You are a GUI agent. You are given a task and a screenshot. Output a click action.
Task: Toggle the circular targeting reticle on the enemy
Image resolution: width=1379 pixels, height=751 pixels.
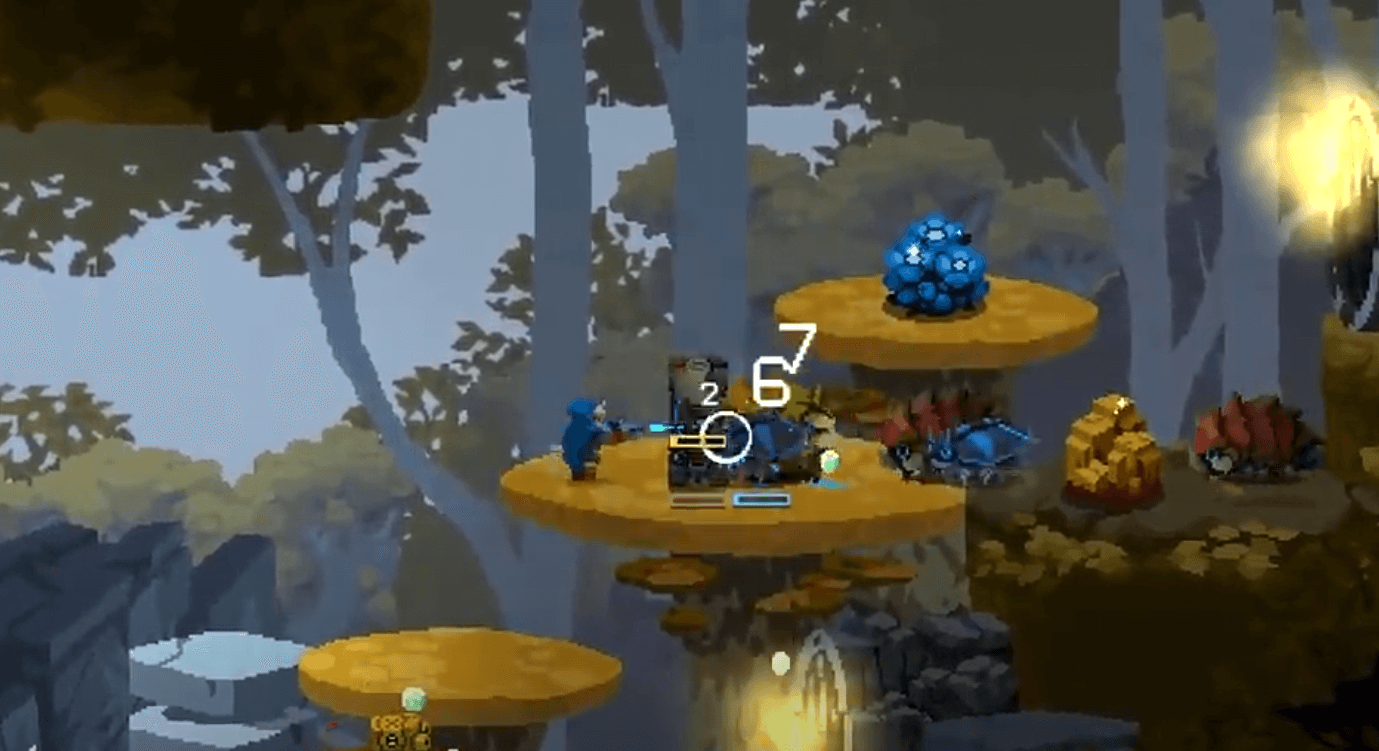coord(726,436)
